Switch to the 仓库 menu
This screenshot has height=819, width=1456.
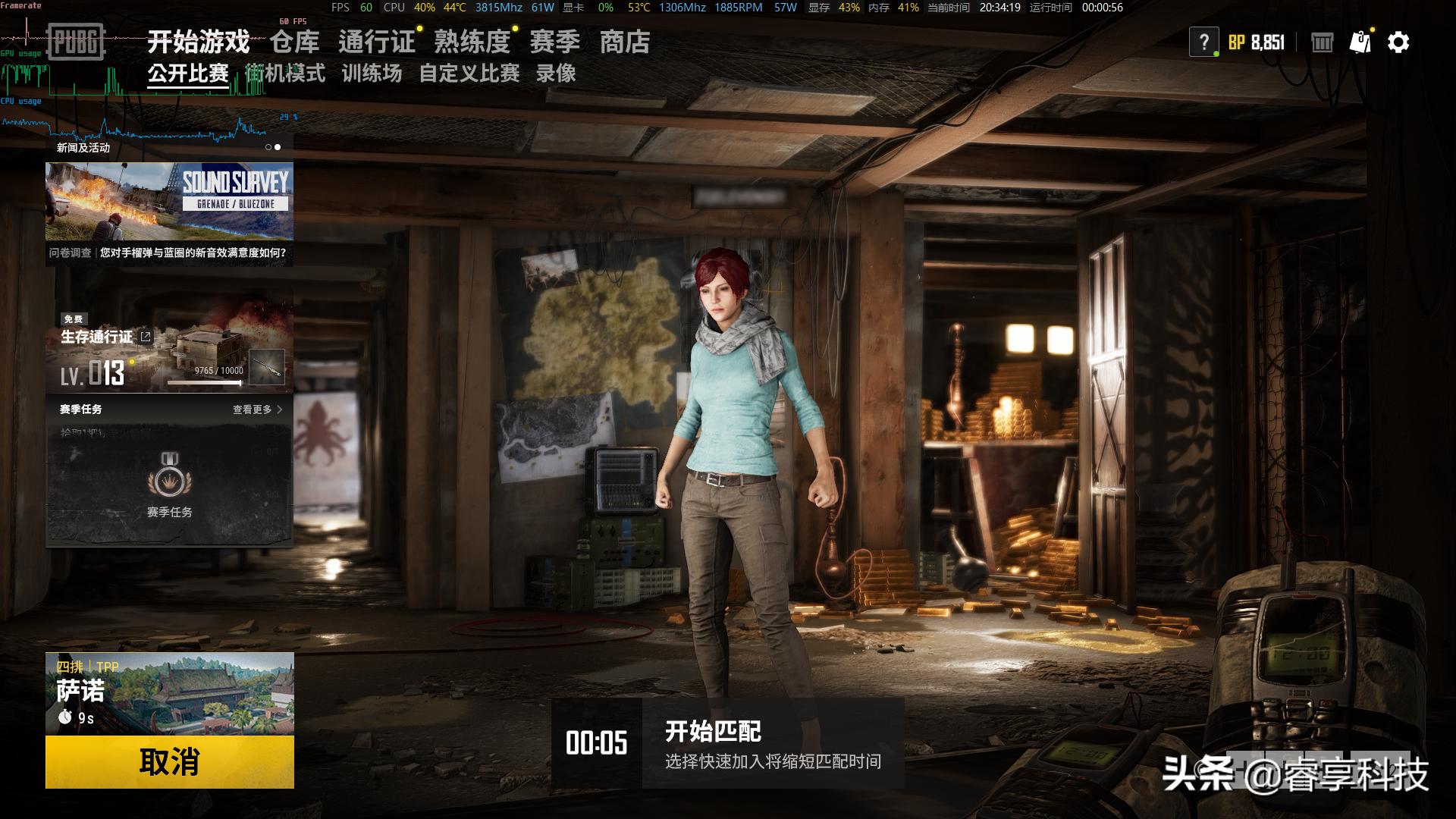click(293, 42)
